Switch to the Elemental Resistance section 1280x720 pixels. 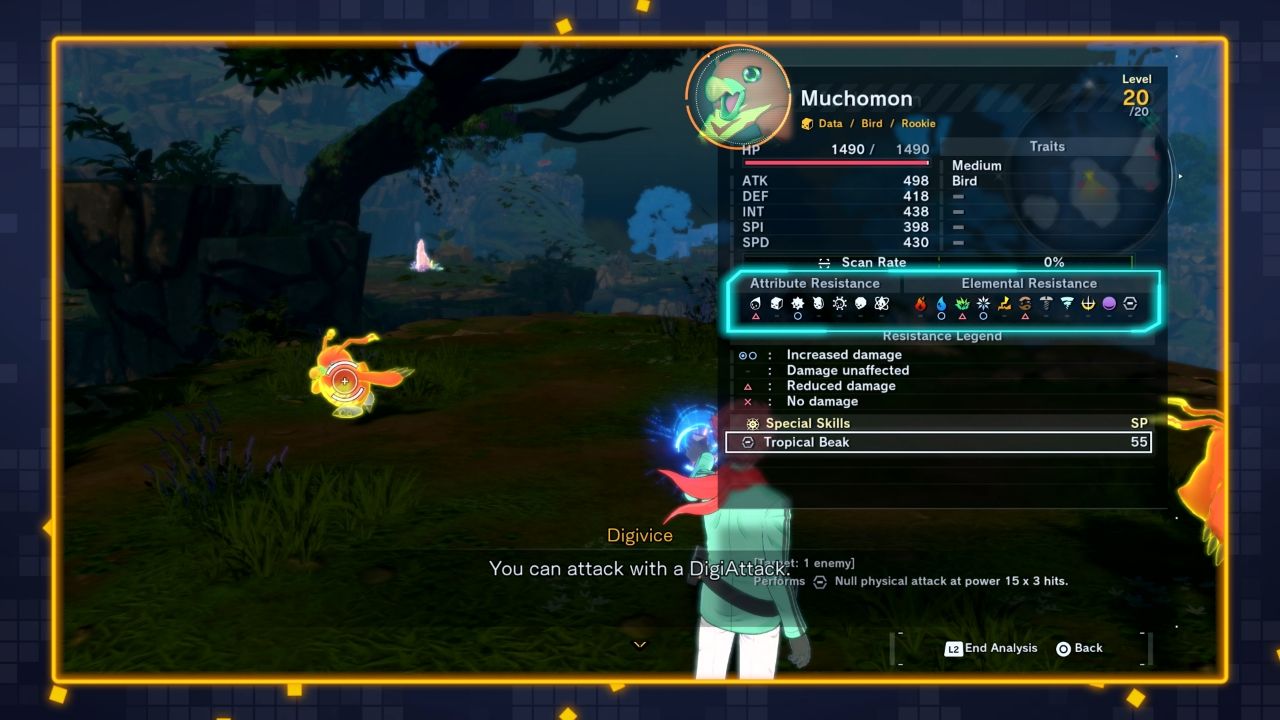coord(1028,283)
